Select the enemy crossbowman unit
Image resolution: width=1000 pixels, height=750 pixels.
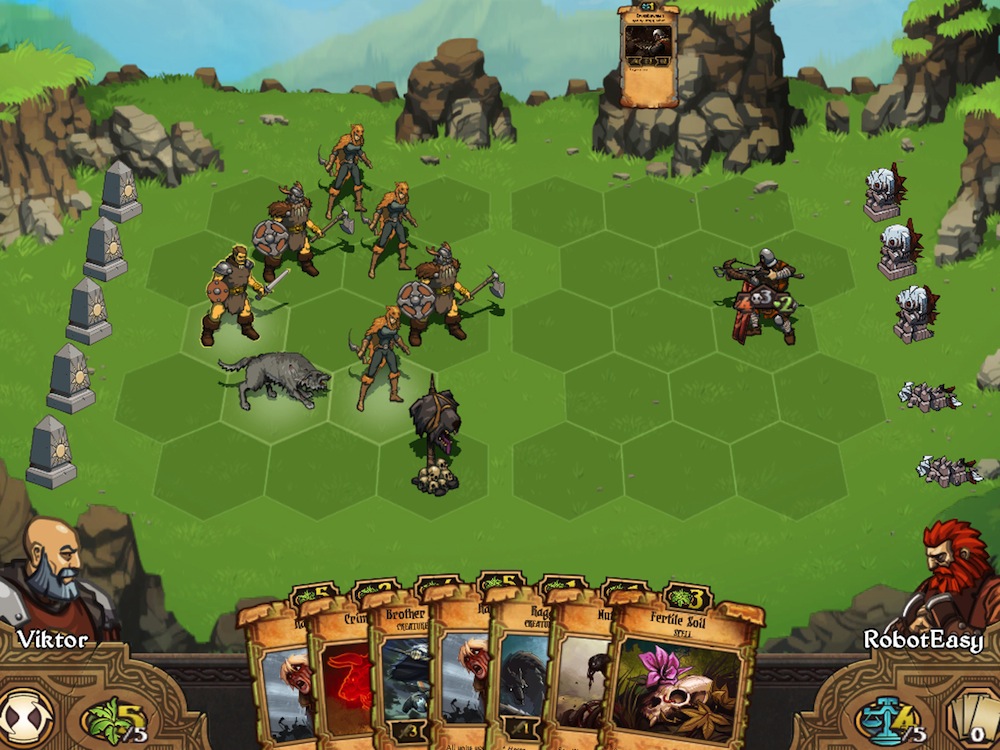(x=764, y=296)
